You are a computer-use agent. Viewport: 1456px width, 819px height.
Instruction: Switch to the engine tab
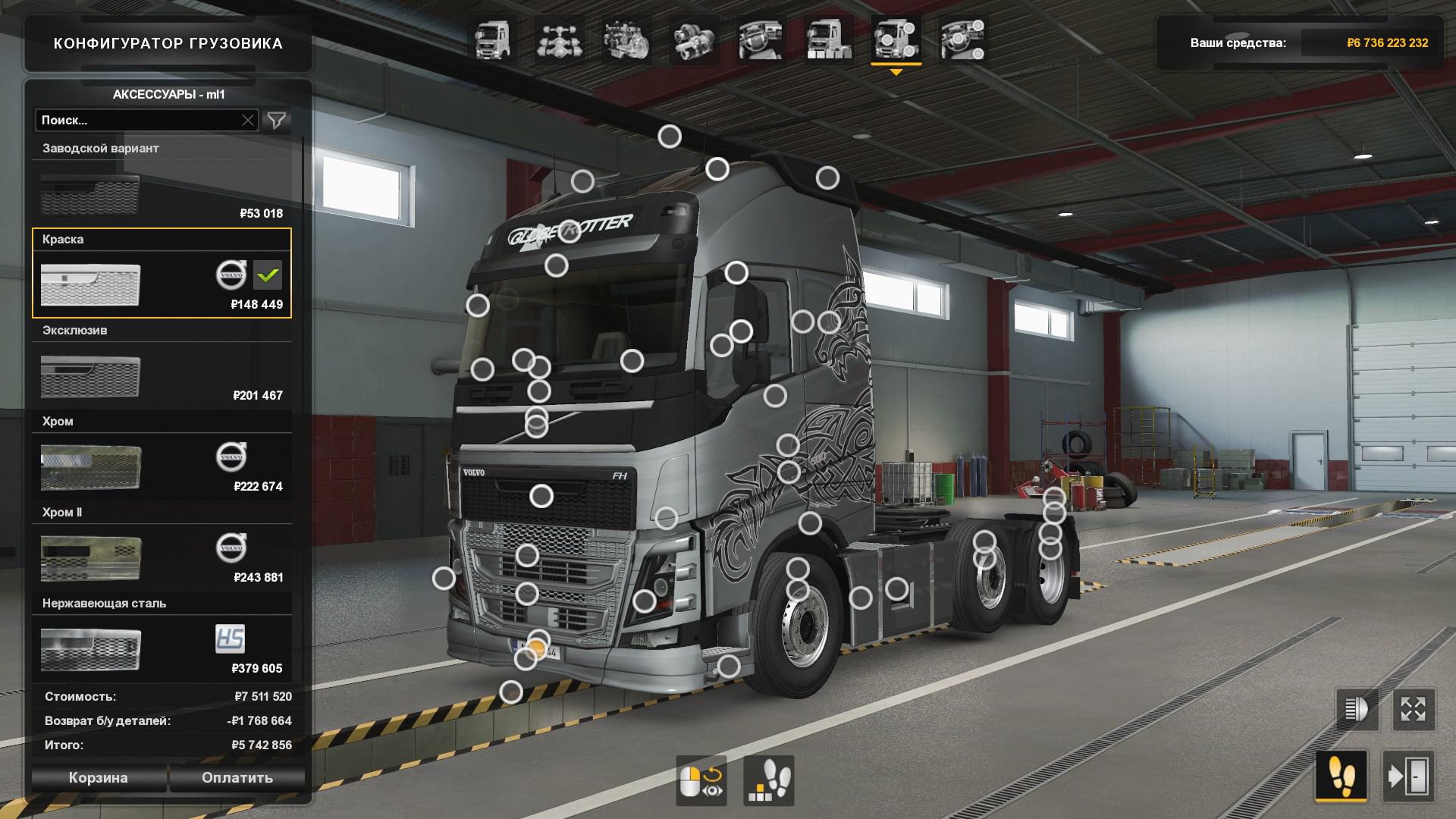pyautogui.click(x=626, y=39)
